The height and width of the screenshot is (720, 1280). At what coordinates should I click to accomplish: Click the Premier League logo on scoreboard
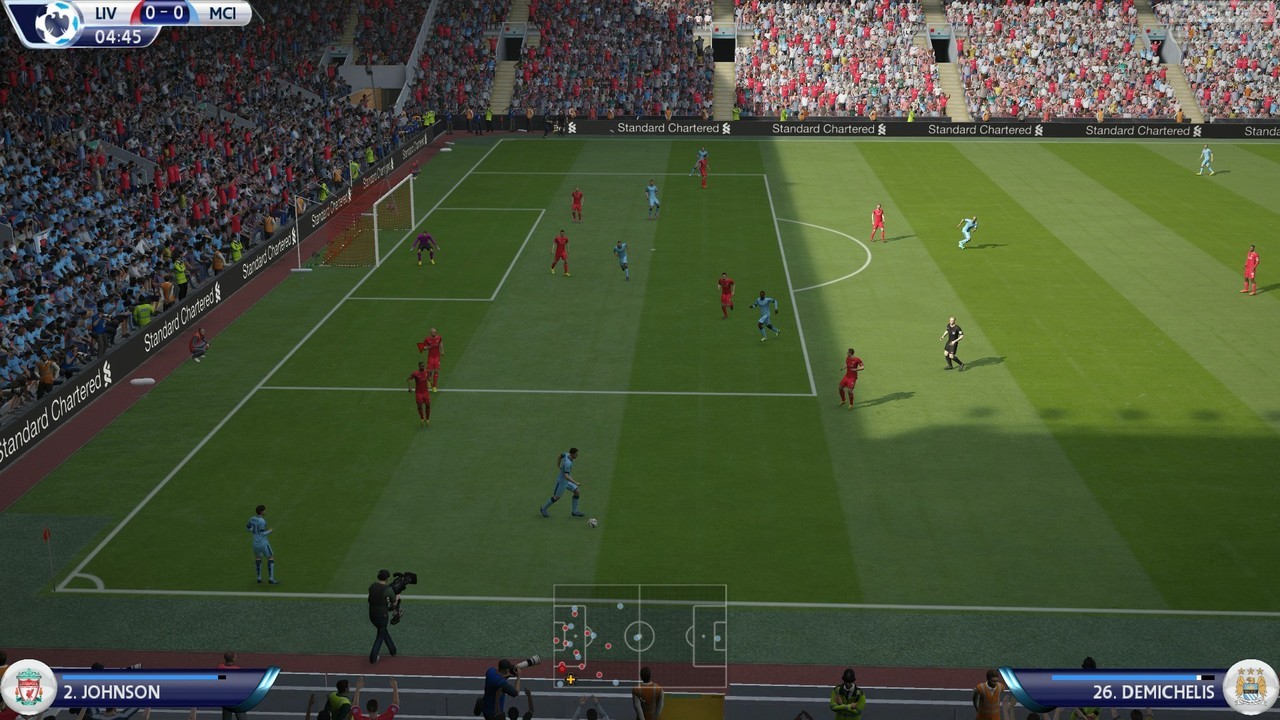click(55, 22)
